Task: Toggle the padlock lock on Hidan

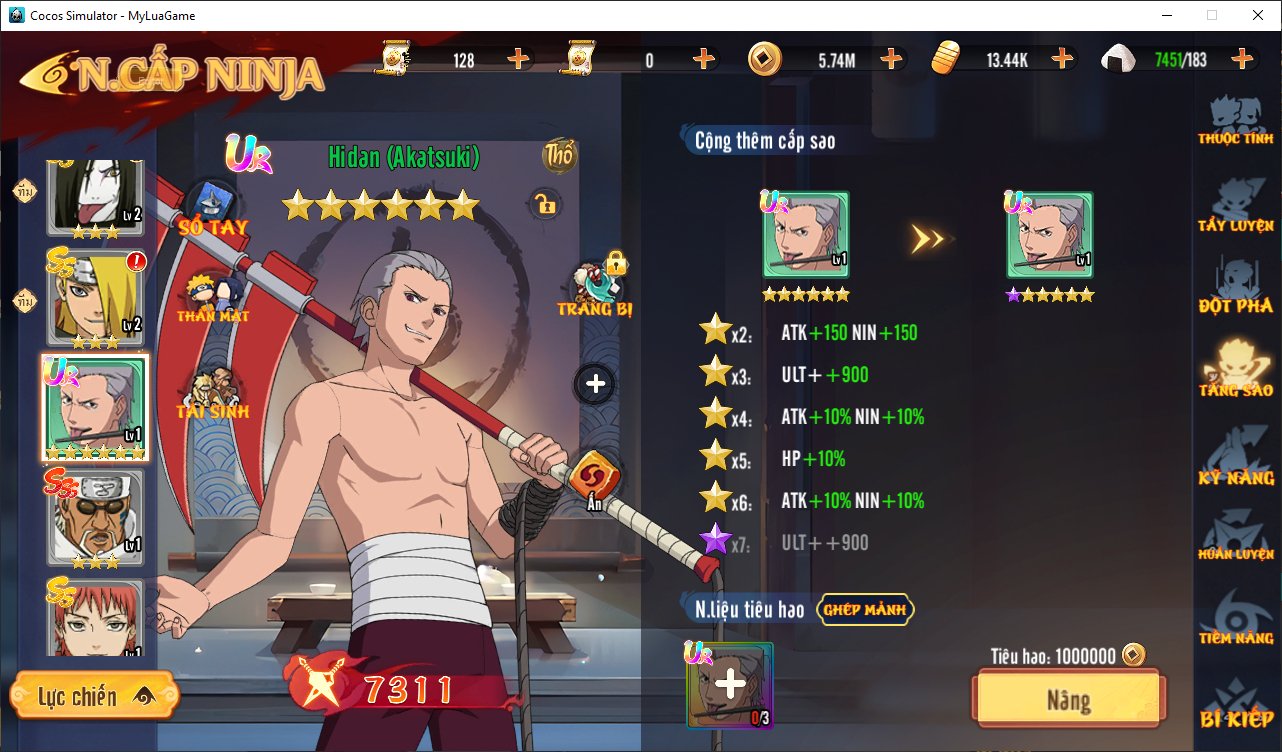Action: [545, 205]
